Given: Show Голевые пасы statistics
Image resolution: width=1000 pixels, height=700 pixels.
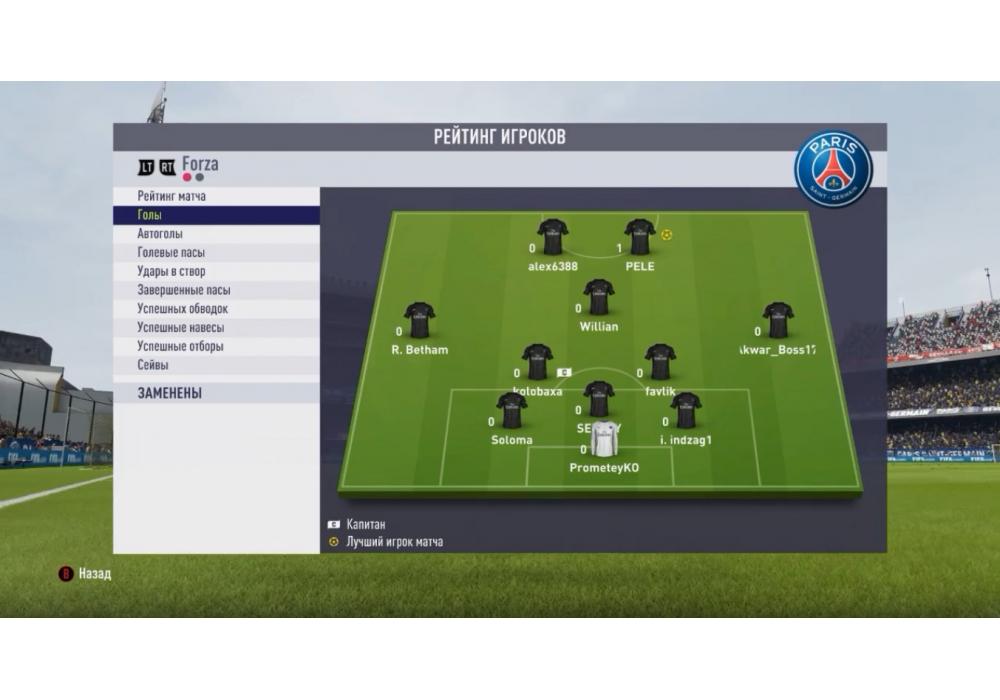Looking at the screenshot, I should (x=171, y=253).
